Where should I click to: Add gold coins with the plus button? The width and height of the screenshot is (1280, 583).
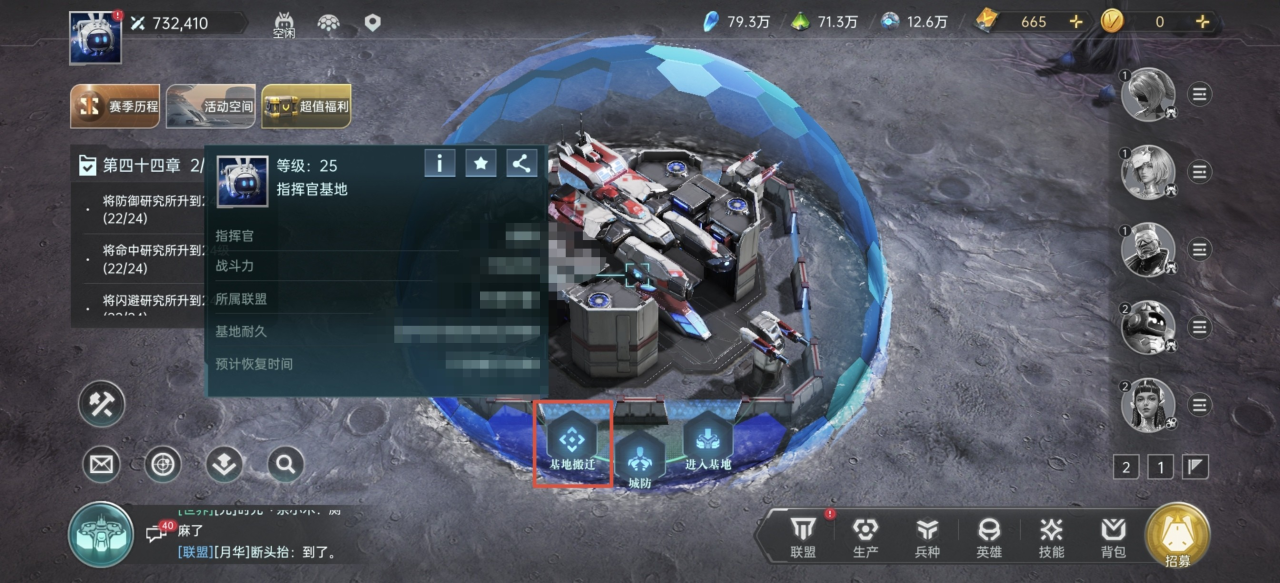point(1202,21)
